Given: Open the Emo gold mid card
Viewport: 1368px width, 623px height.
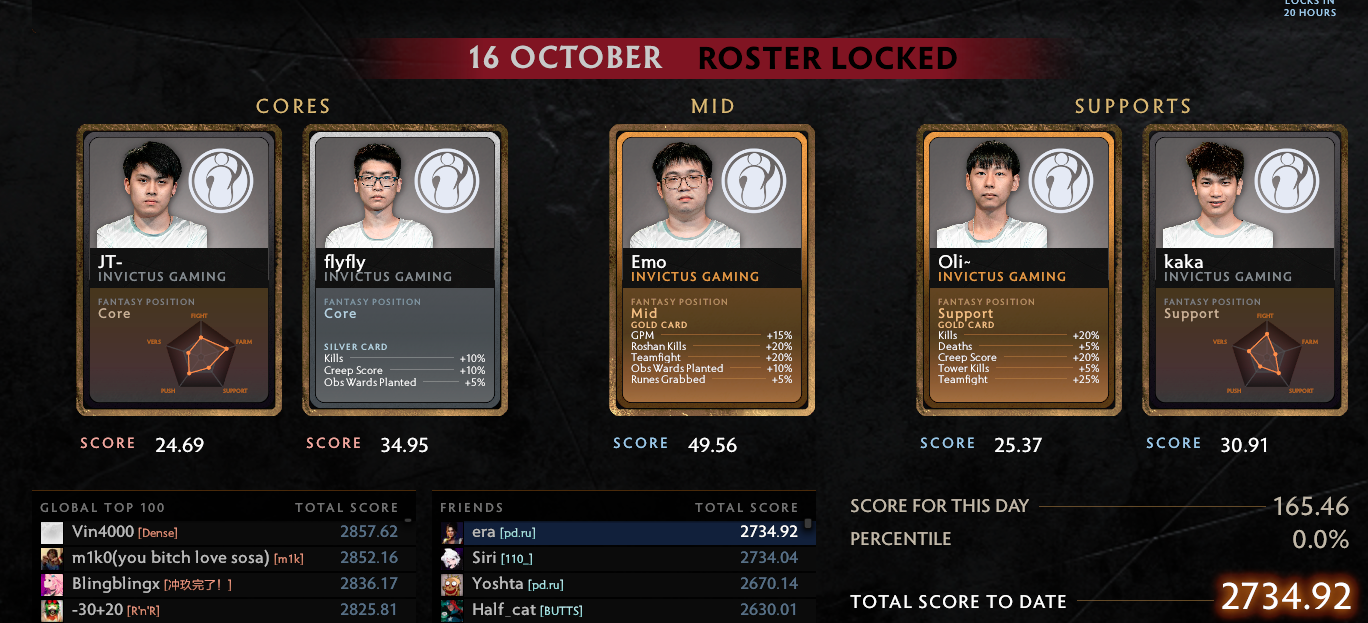Looking at the screenshot, I should (712, 270).
